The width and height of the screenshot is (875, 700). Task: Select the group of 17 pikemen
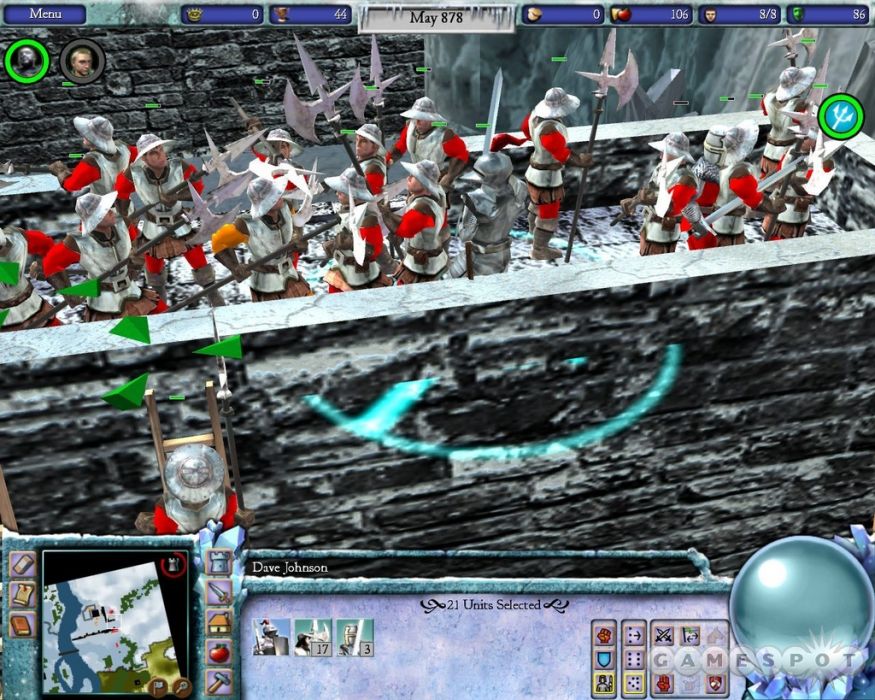tap(312, 637)
